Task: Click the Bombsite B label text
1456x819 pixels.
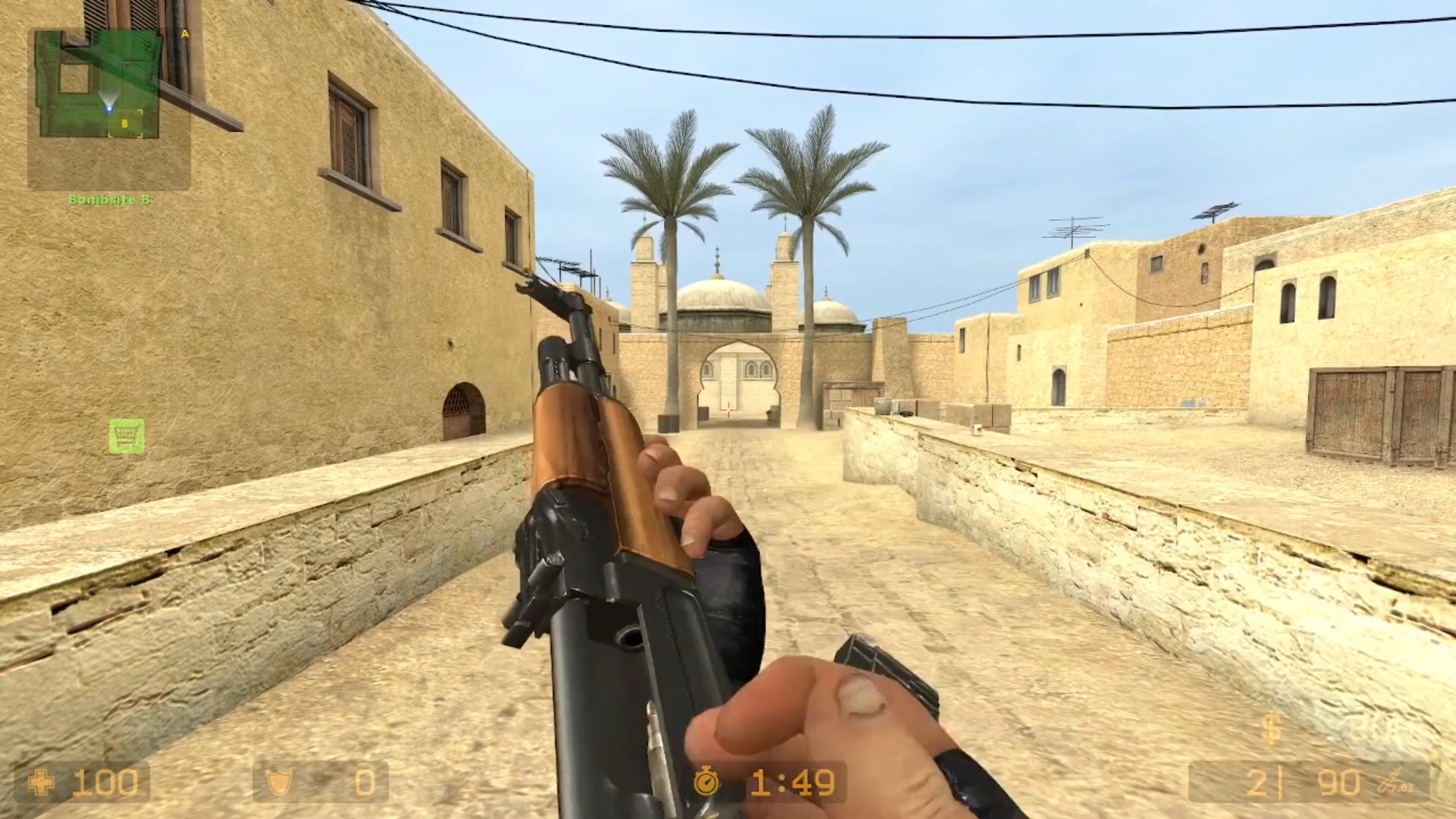Action: click(110, 199)
